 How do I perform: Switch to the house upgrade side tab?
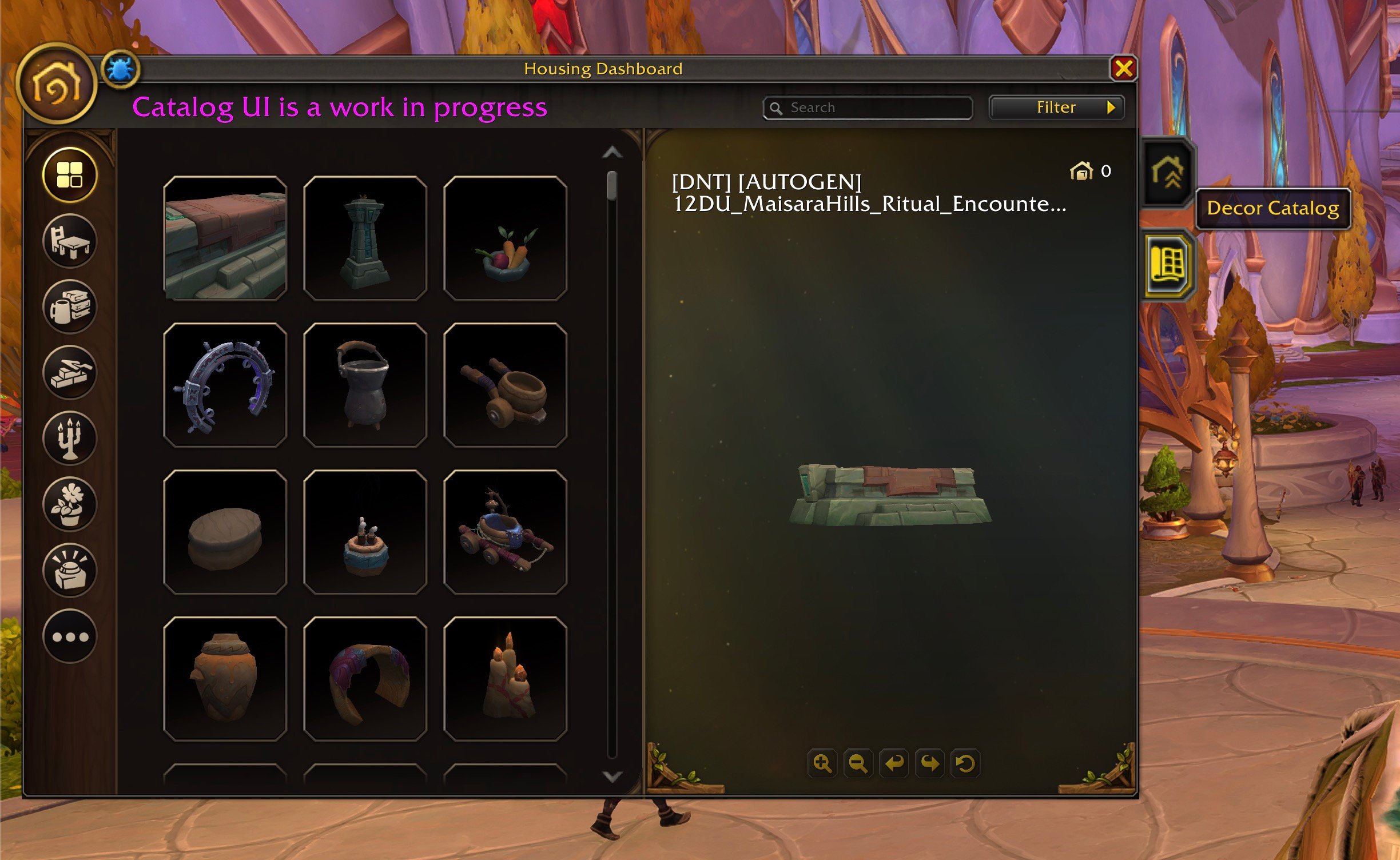point(1167,172)
